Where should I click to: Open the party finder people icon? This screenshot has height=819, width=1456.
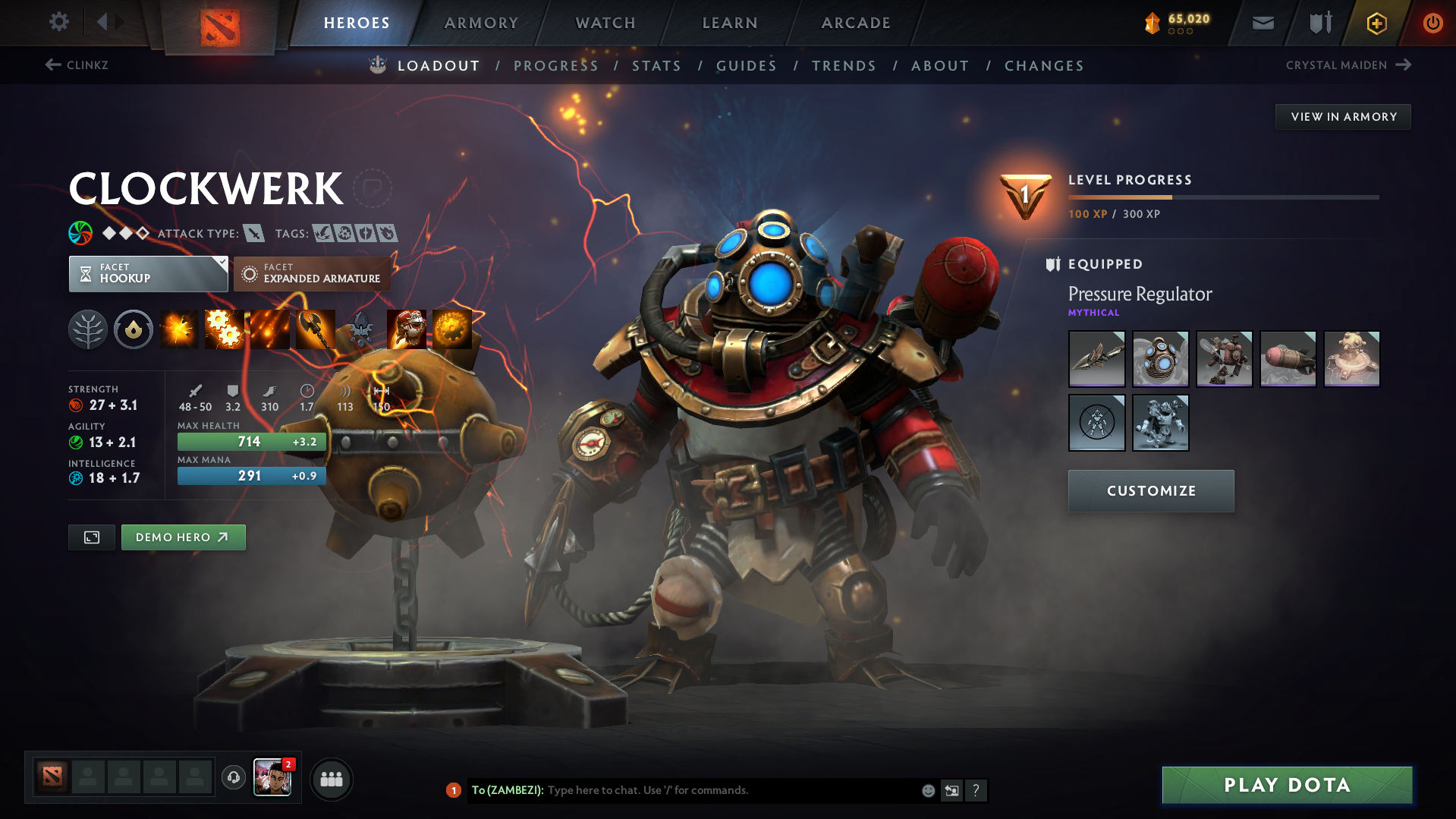[x=332, y=779]
